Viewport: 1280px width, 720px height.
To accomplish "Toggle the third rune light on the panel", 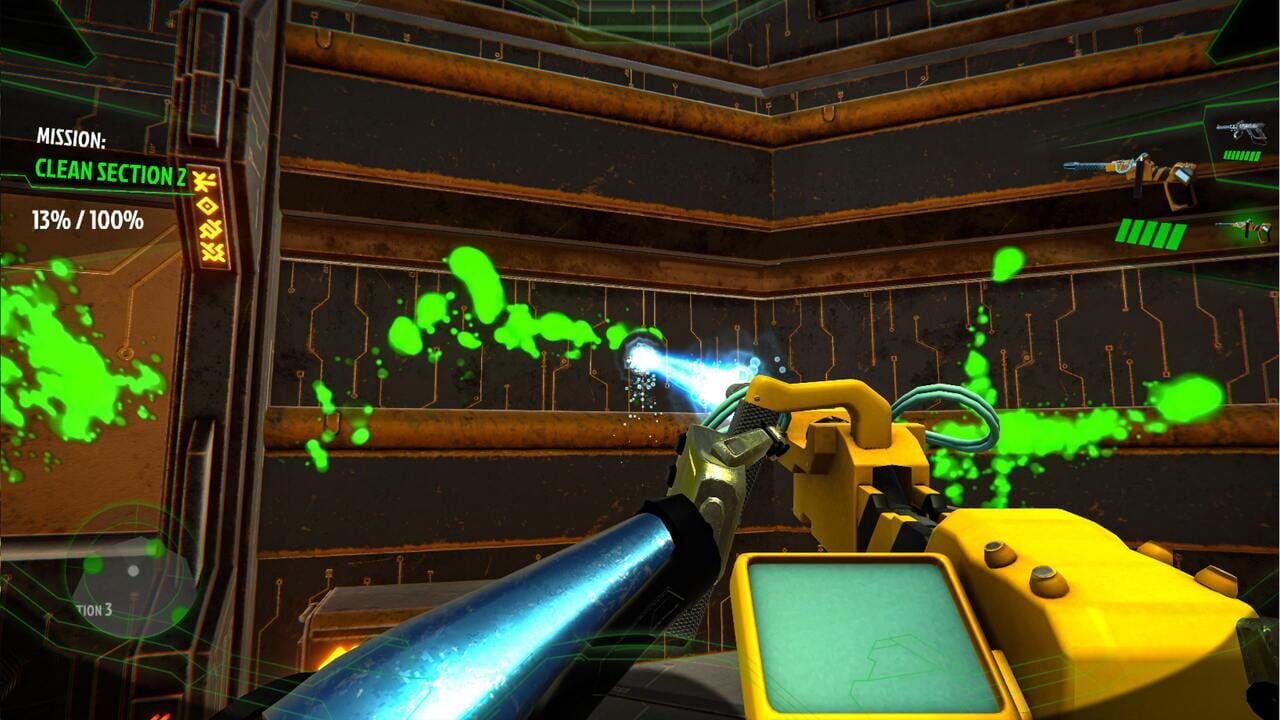I will click(x=210, y=229).
